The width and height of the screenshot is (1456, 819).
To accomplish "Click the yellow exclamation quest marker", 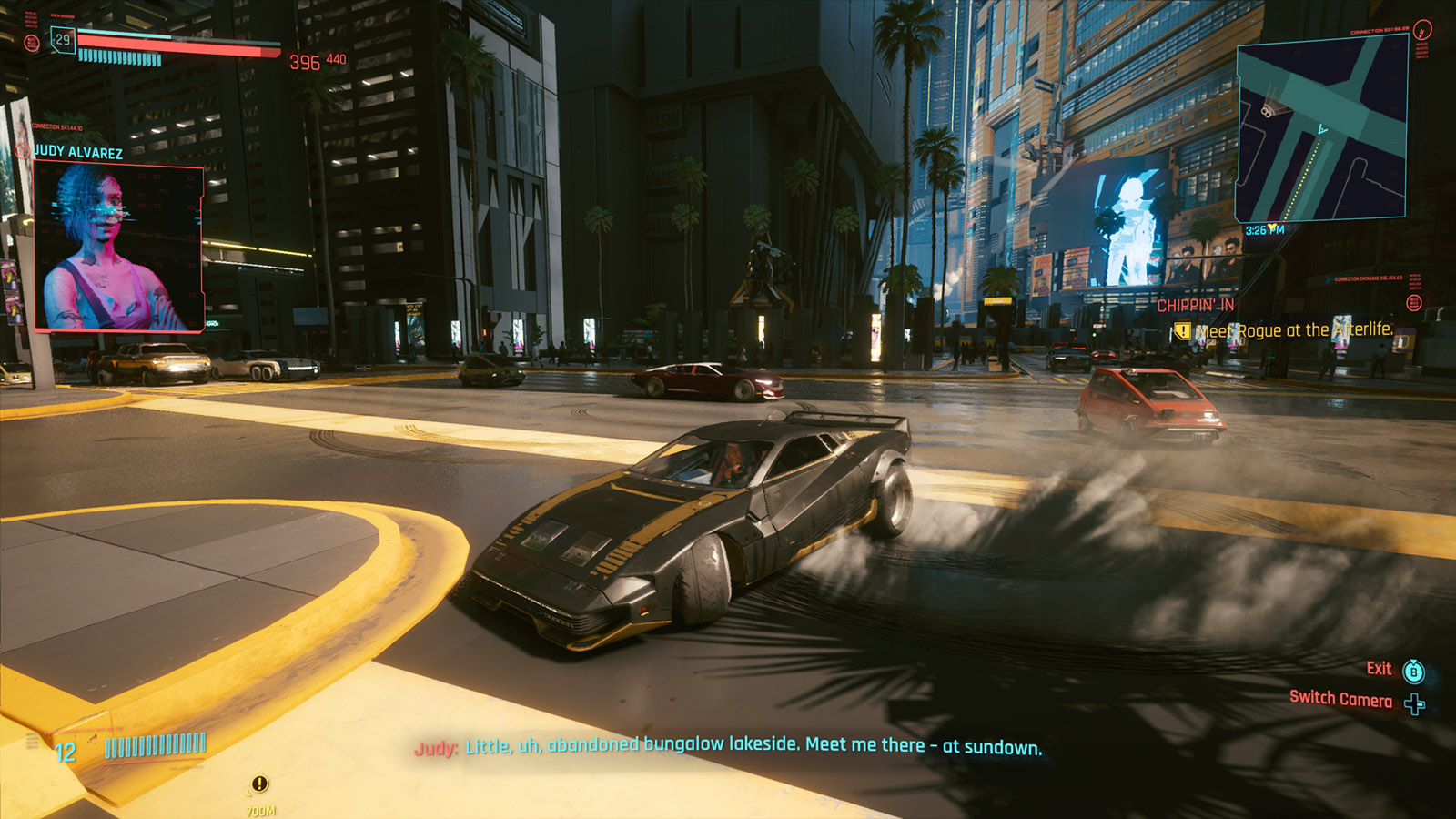I will (x=259, y=784).
